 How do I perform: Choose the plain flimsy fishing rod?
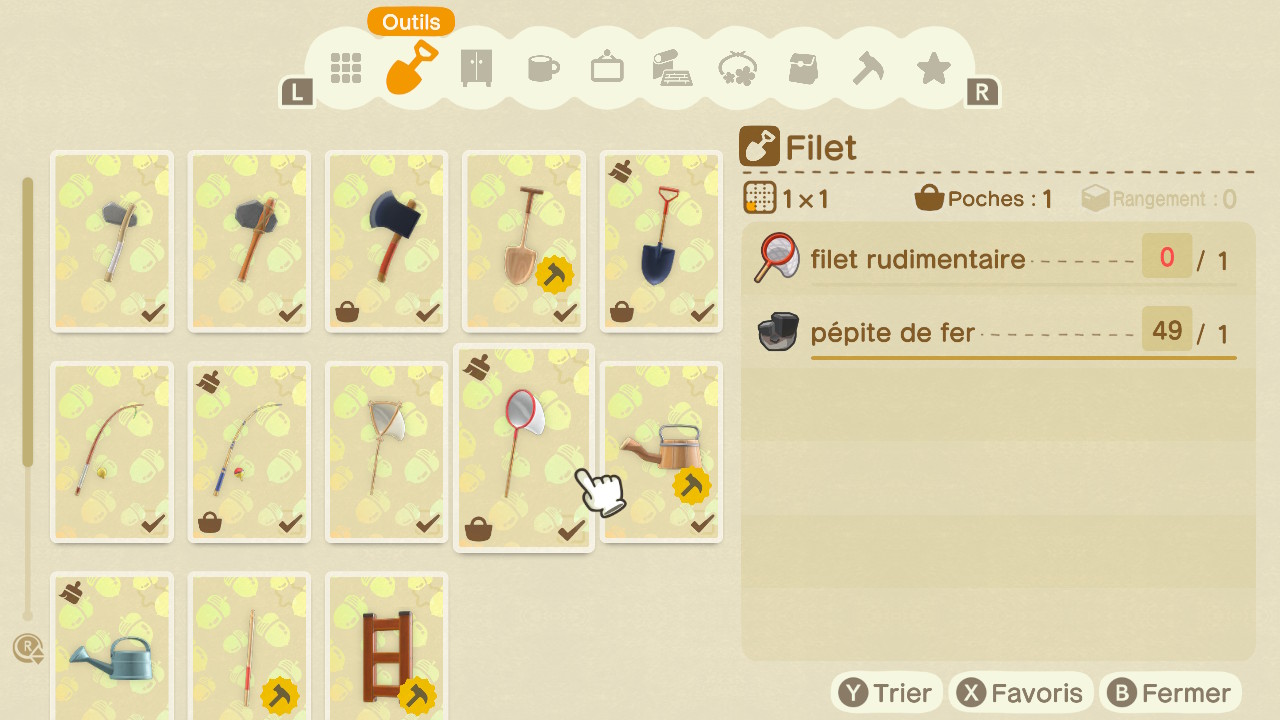(x=112, y=451)
